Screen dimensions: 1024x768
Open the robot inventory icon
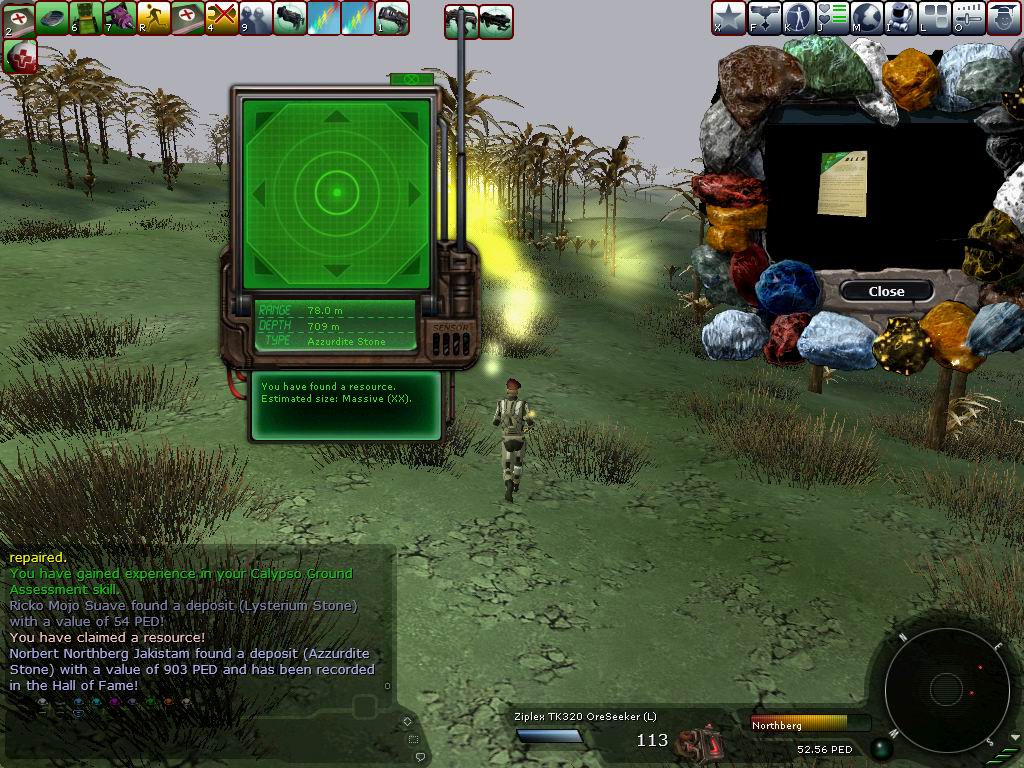pos(898,17)
